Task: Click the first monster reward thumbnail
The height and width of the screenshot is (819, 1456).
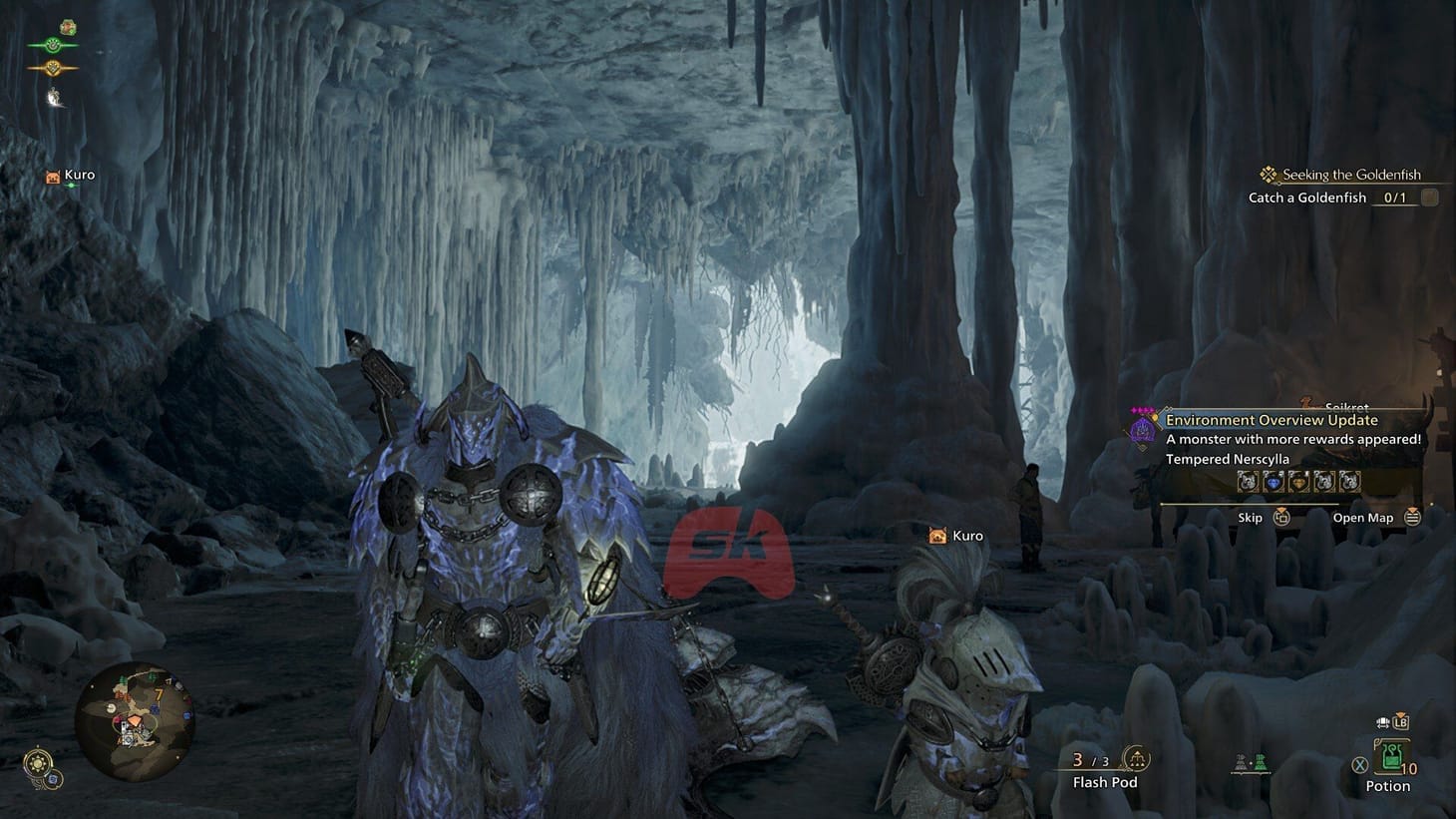Action: tap(1247, 482)
